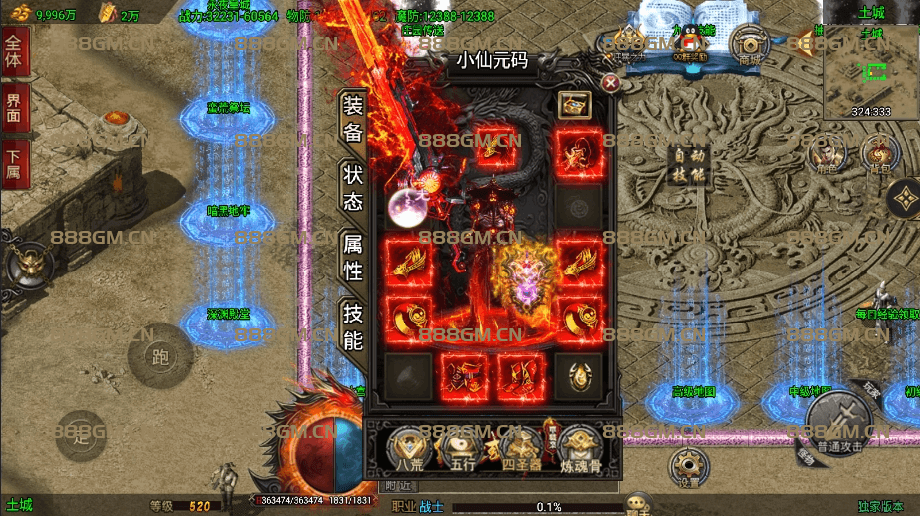Viewport: 920px width, 516px height.
Task: Open the treasure chest icon in equipment panel
Action: [573, 104]
